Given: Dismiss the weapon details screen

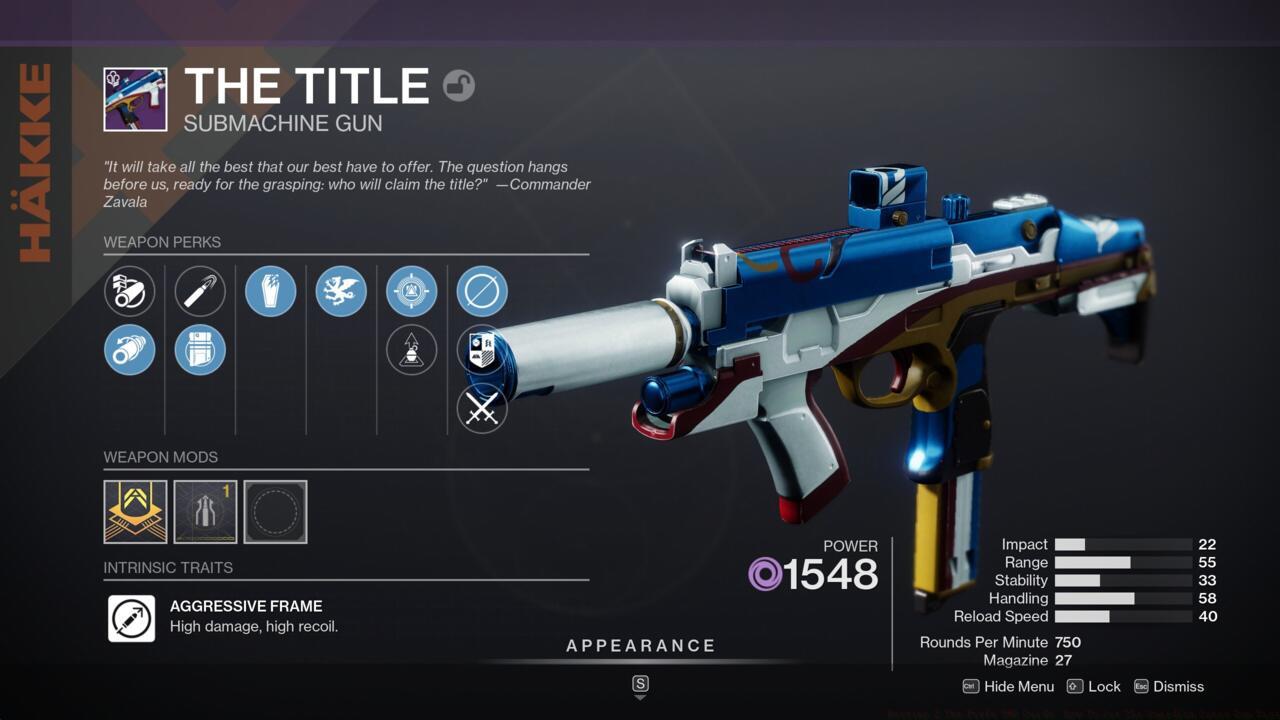Looking at the screenshot, I should pos(1168,686).
